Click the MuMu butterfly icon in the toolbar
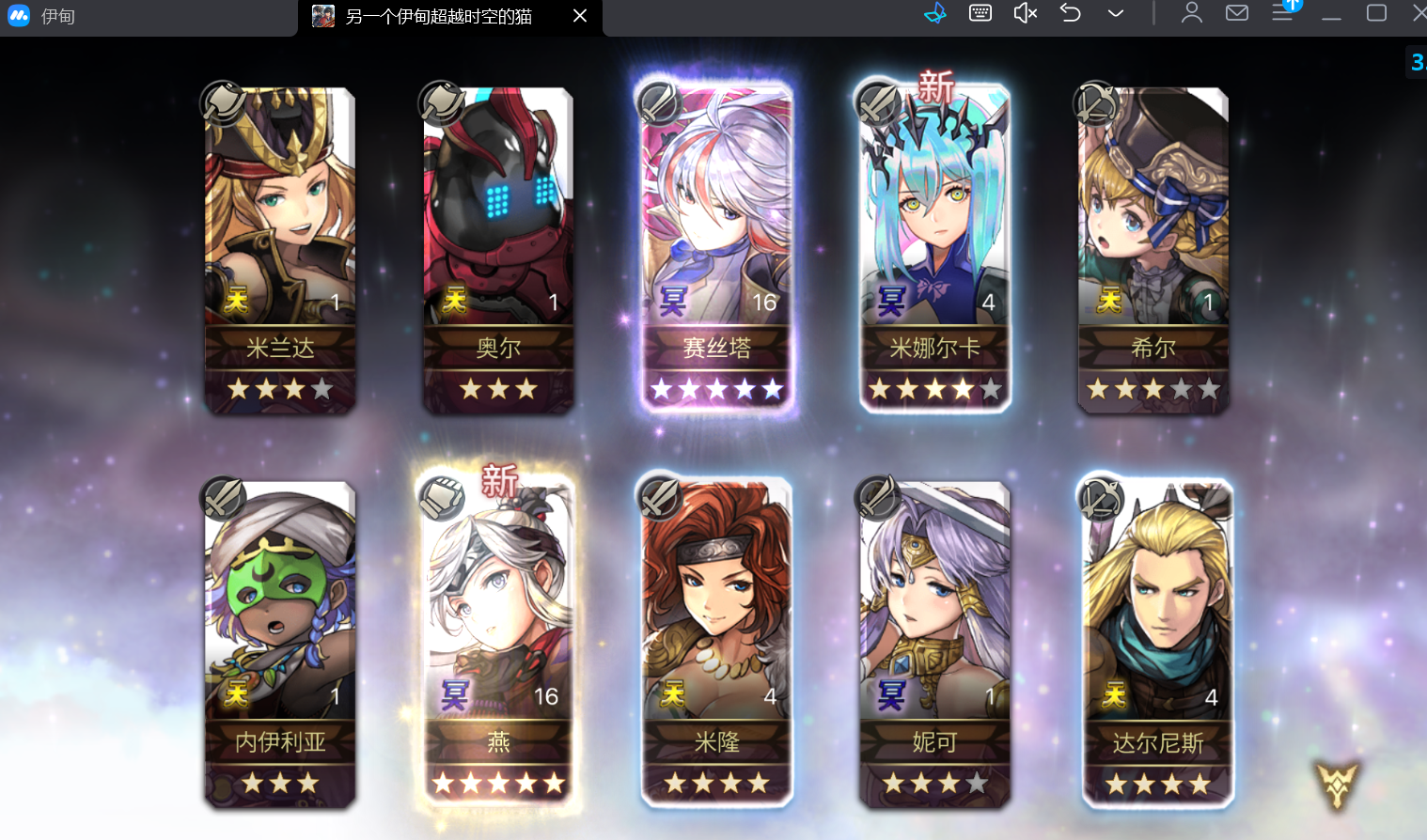 coord(935,13)
